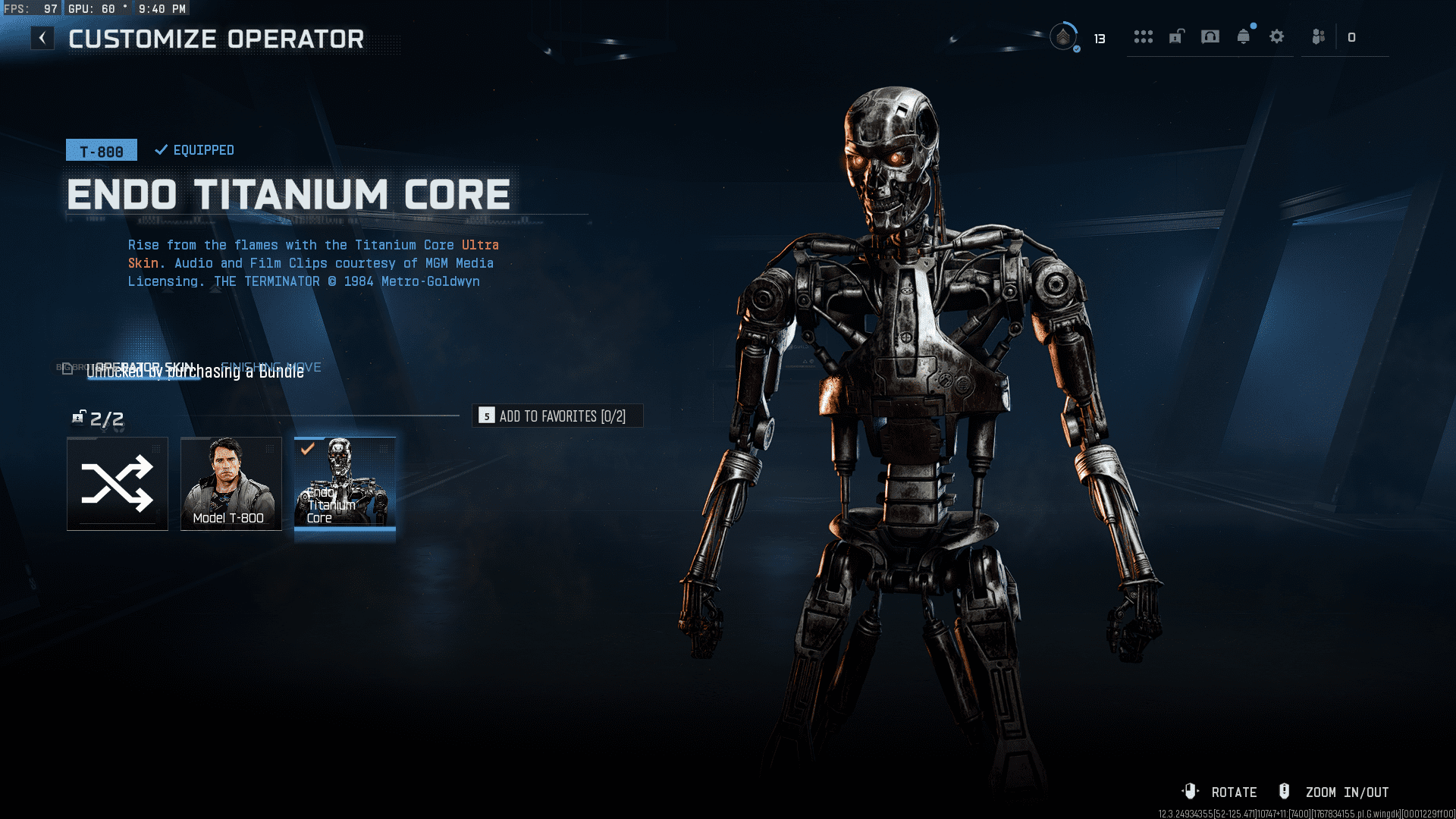Switch to the Finishing Move tab

271,367
